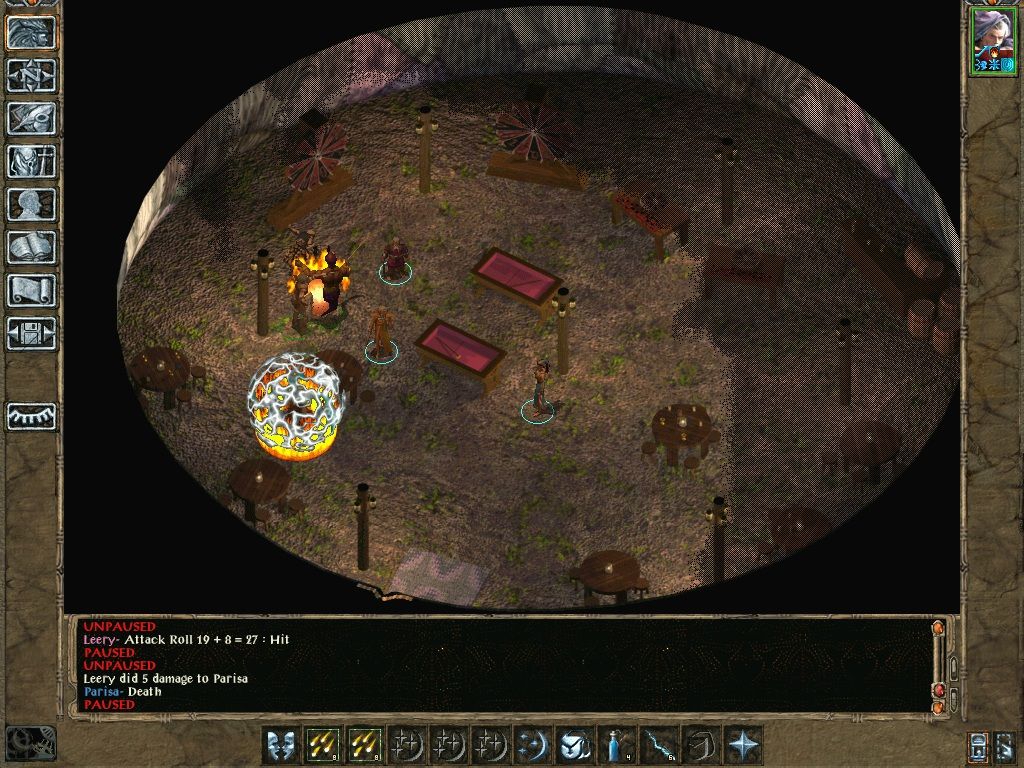Use the blue potion quick item
This screenshot has width=1024, height=768.
click(x=614, y=745)
